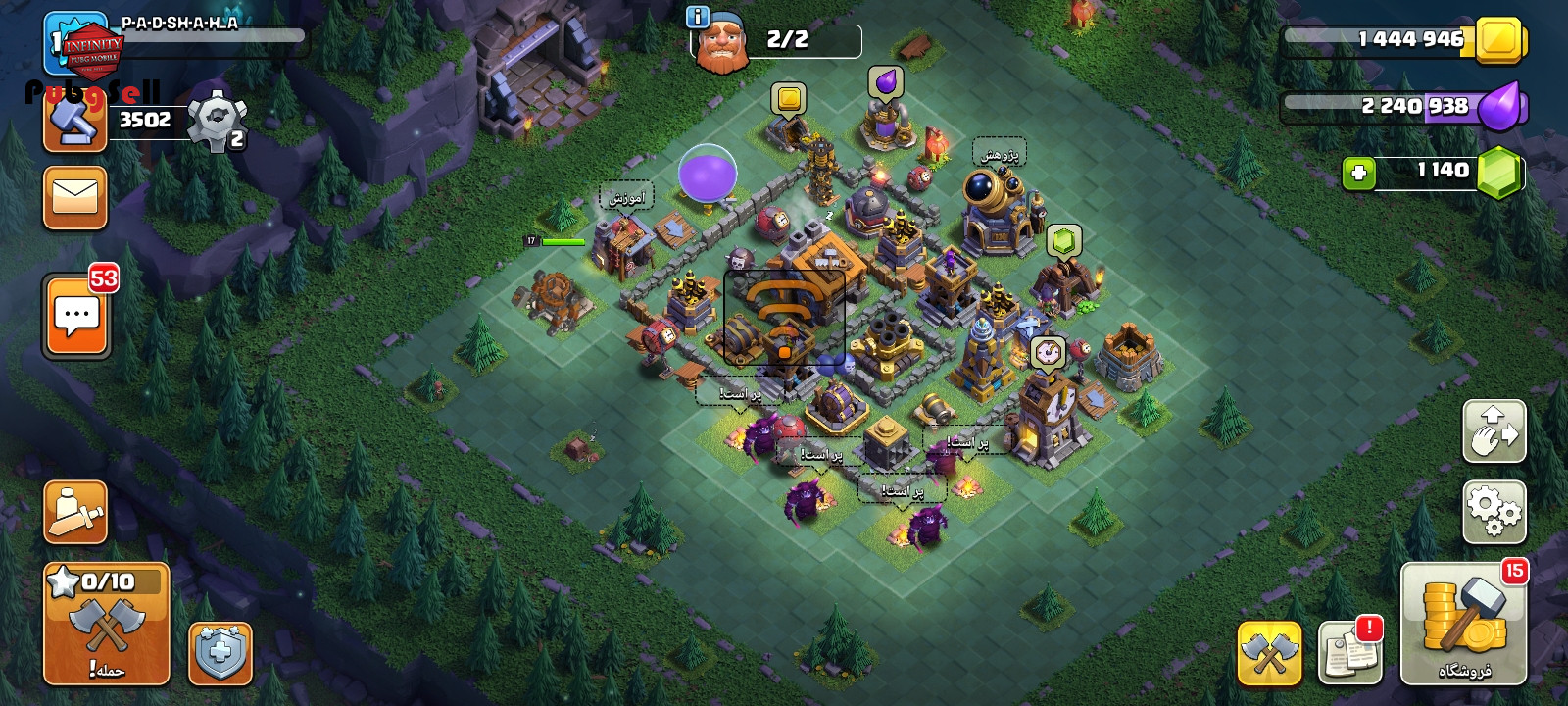Viewport: 1568px width, 706px height.
Task: Open the yellow crossed-axes button
Action: 1269,652
